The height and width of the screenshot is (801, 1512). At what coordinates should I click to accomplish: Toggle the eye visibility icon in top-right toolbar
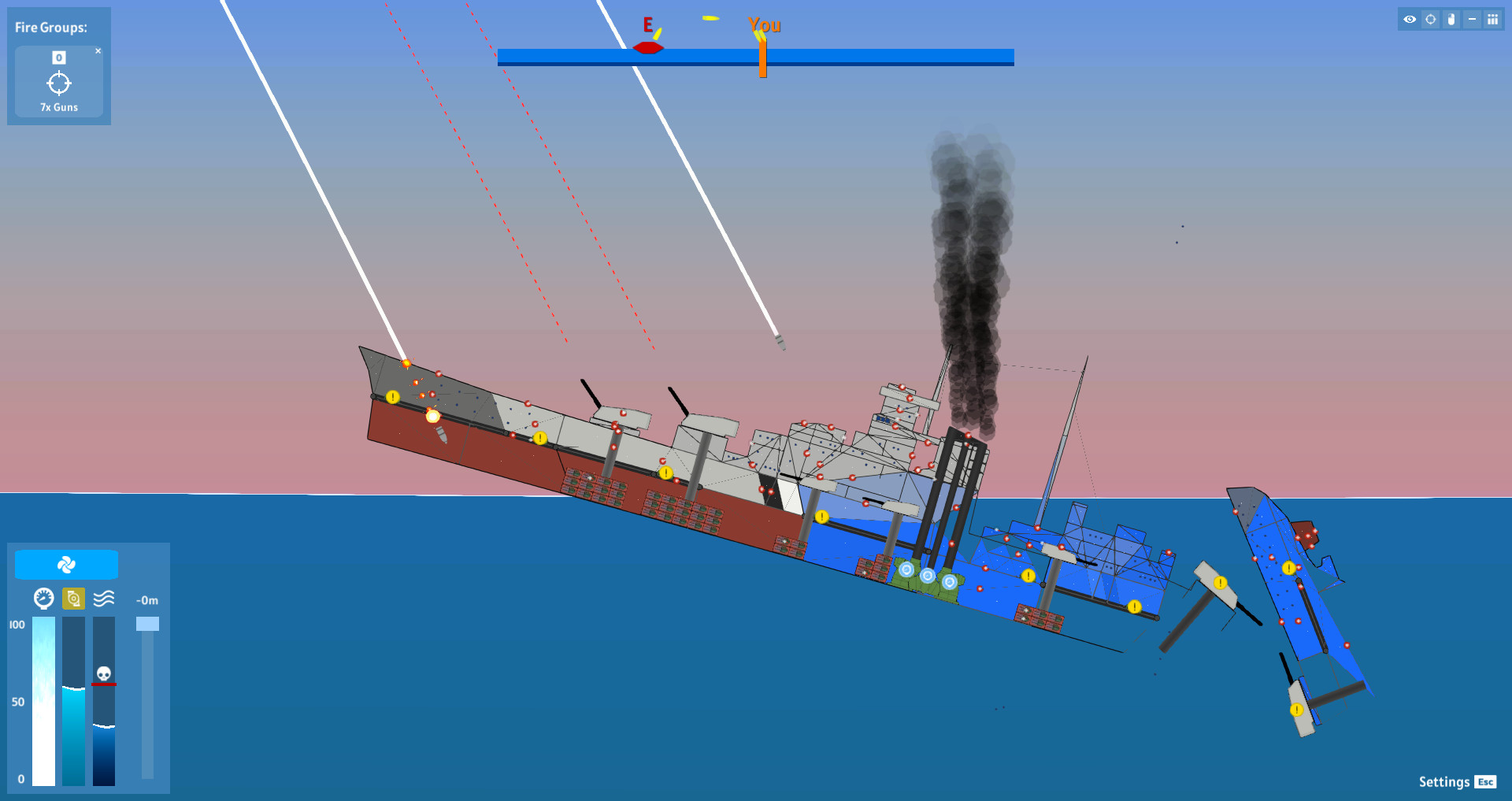coord(1409,19)
